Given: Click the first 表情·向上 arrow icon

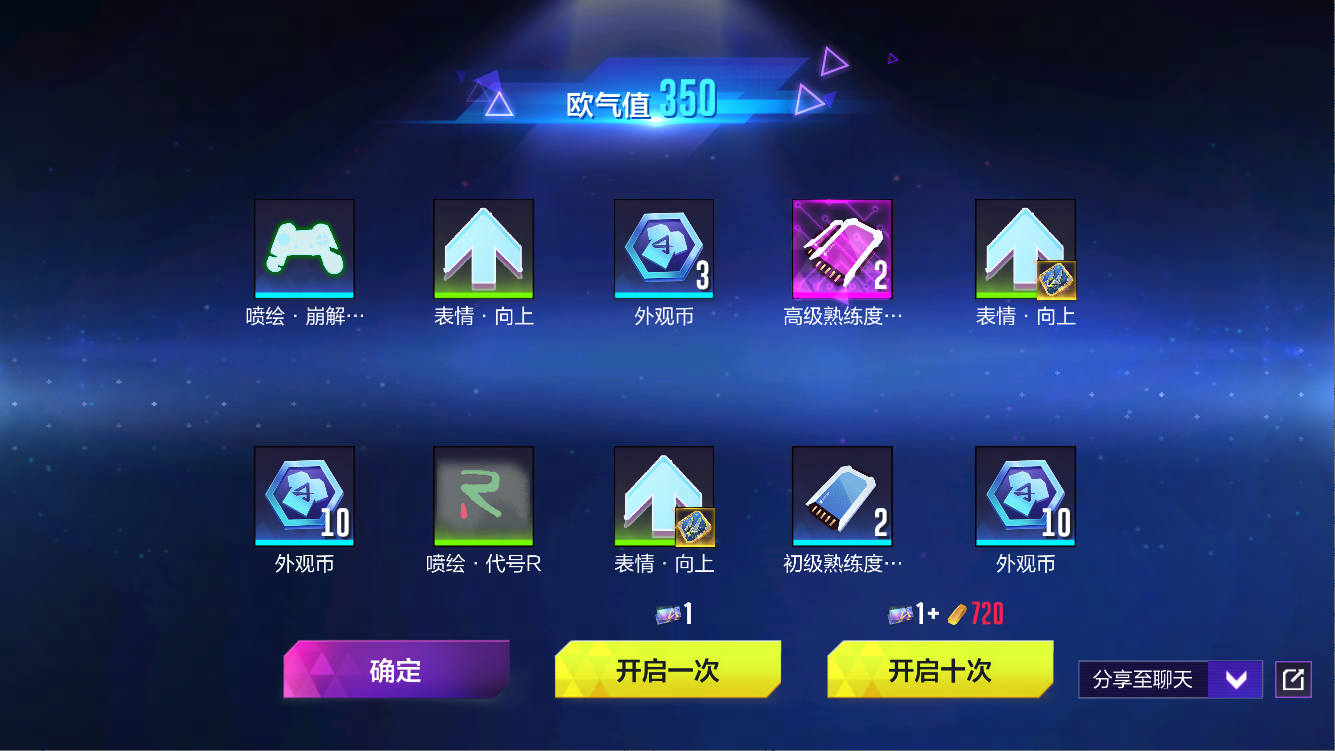Looking at the screenshot, I should pos(484,248).
